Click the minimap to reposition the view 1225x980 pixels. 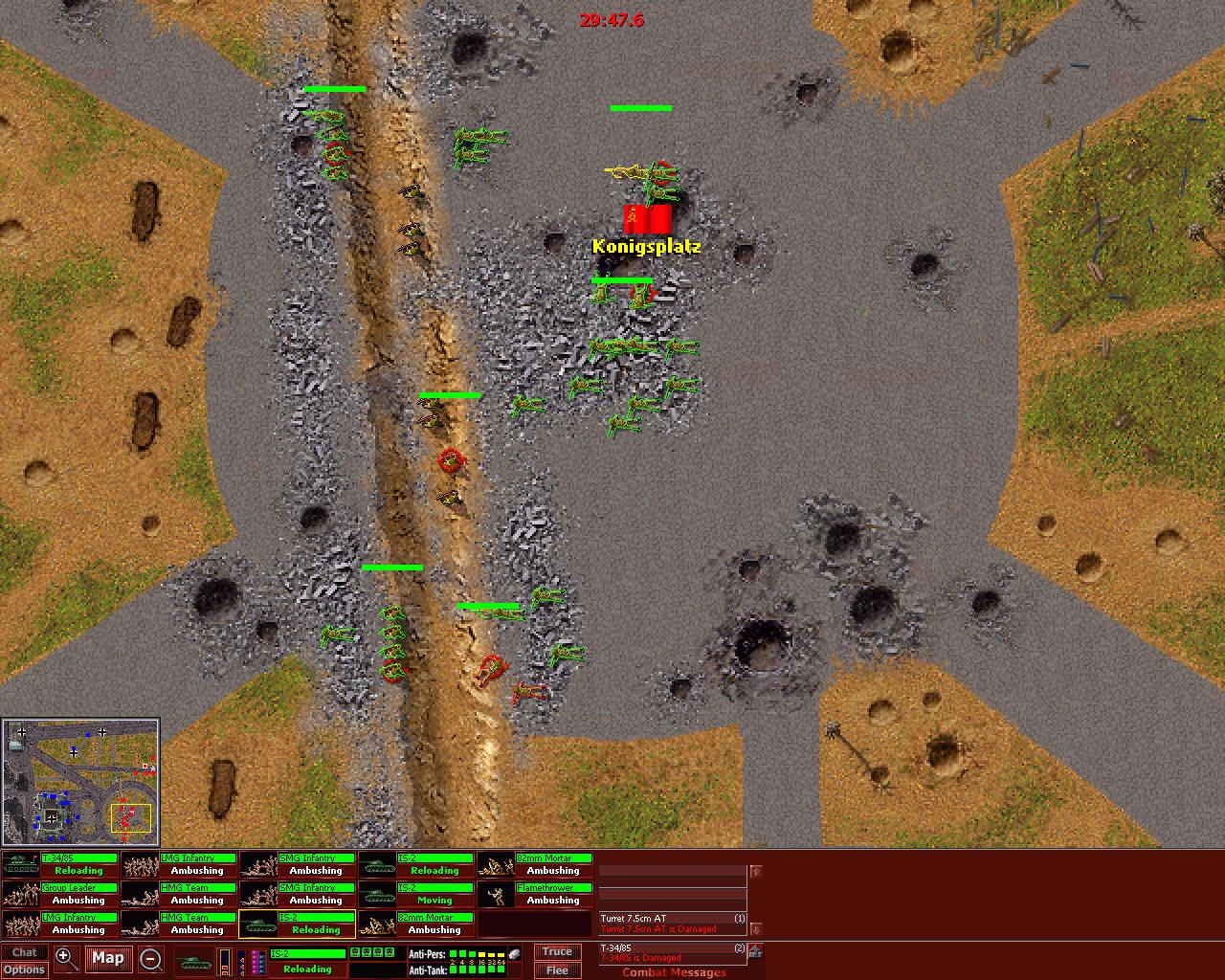tap(81, 780)
